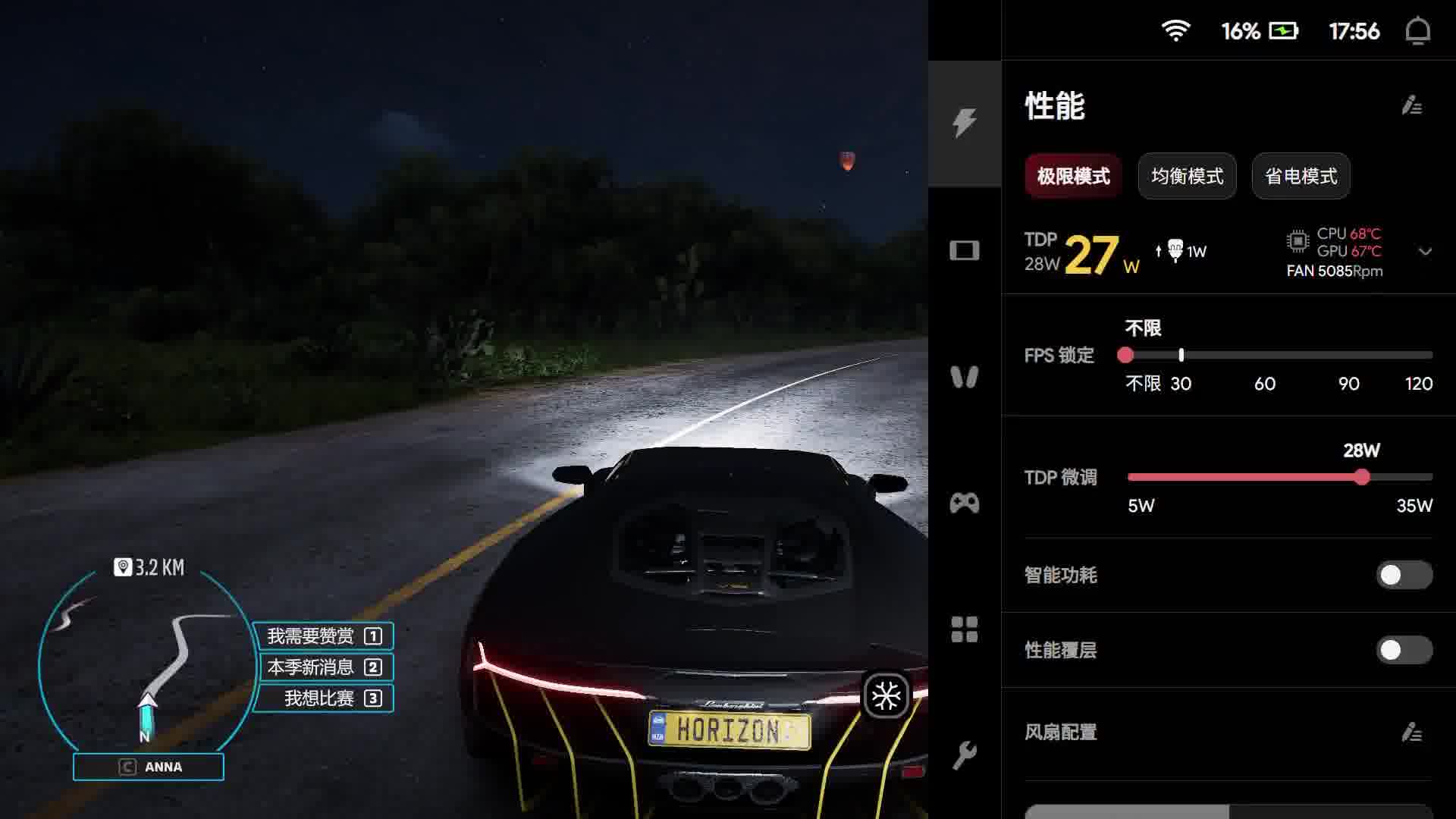Screen dimensions: 1456x819
Task: Edit the 风扇配置 fan configuration
Action: (1411, 732)
